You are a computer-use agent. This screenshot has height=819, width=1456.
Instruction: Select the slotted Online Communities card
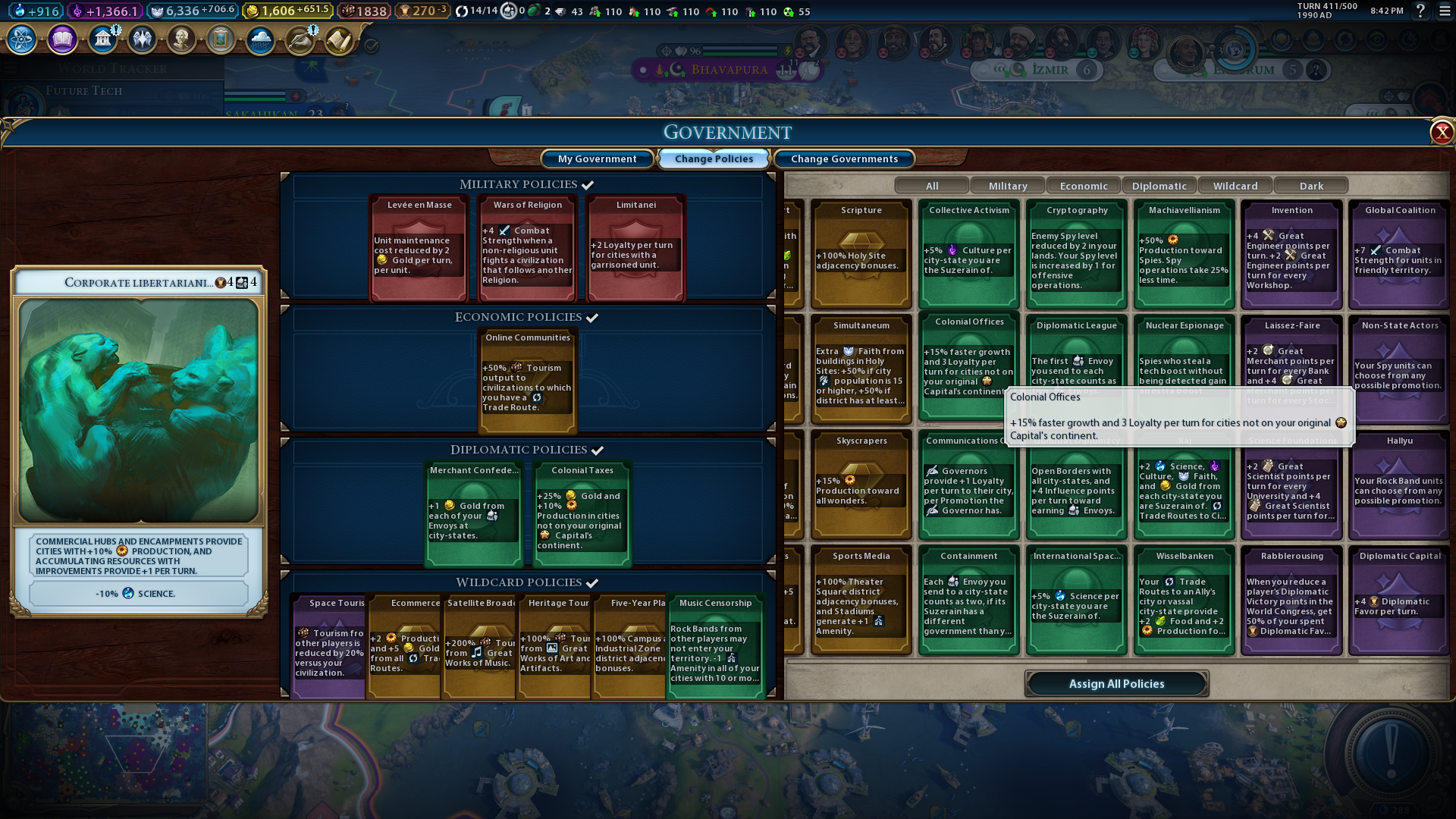click(528, 381)
